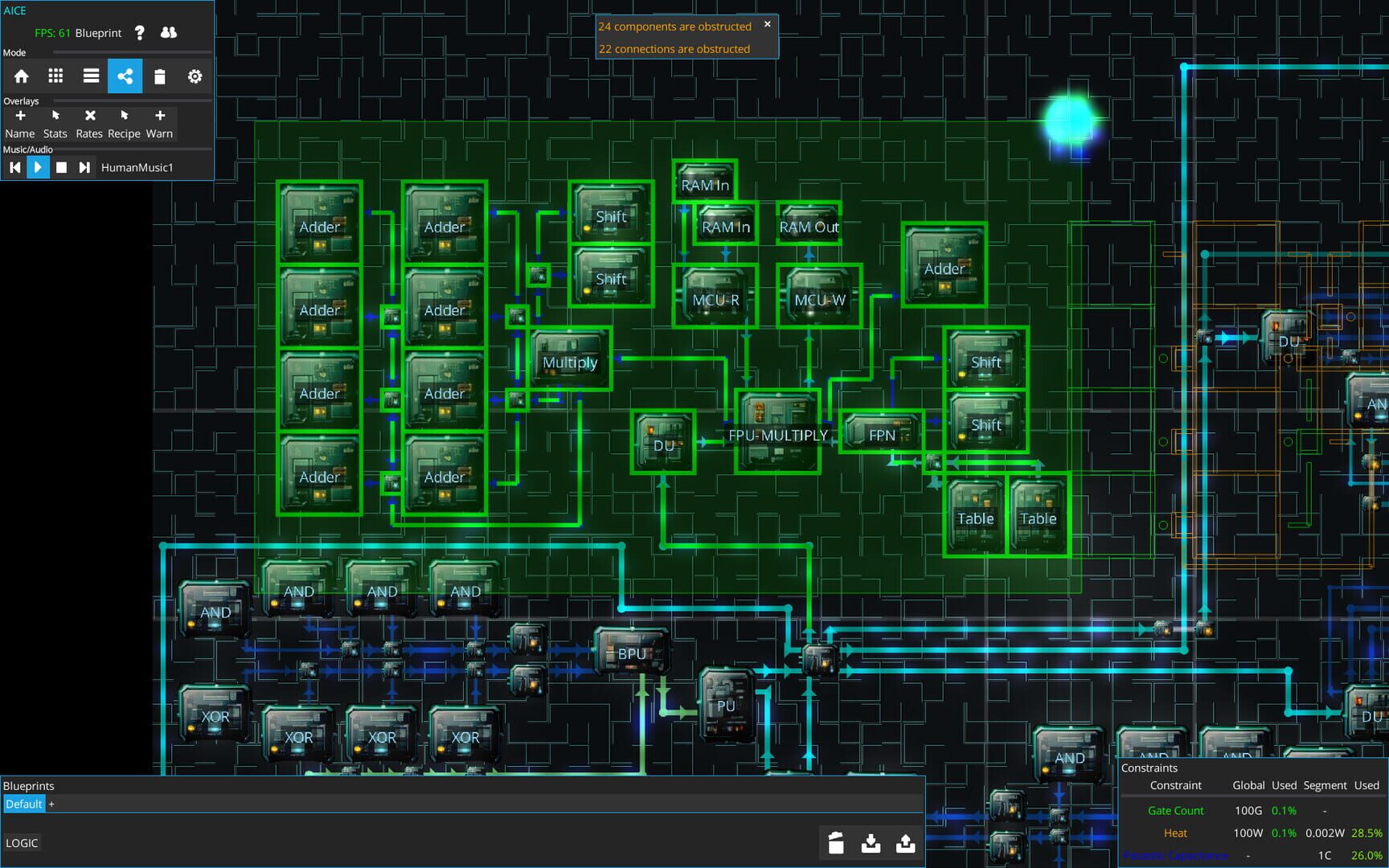Select the Home mode icon
The width and height of the screenshot is (1389, 868).
(x=21, y=76)
